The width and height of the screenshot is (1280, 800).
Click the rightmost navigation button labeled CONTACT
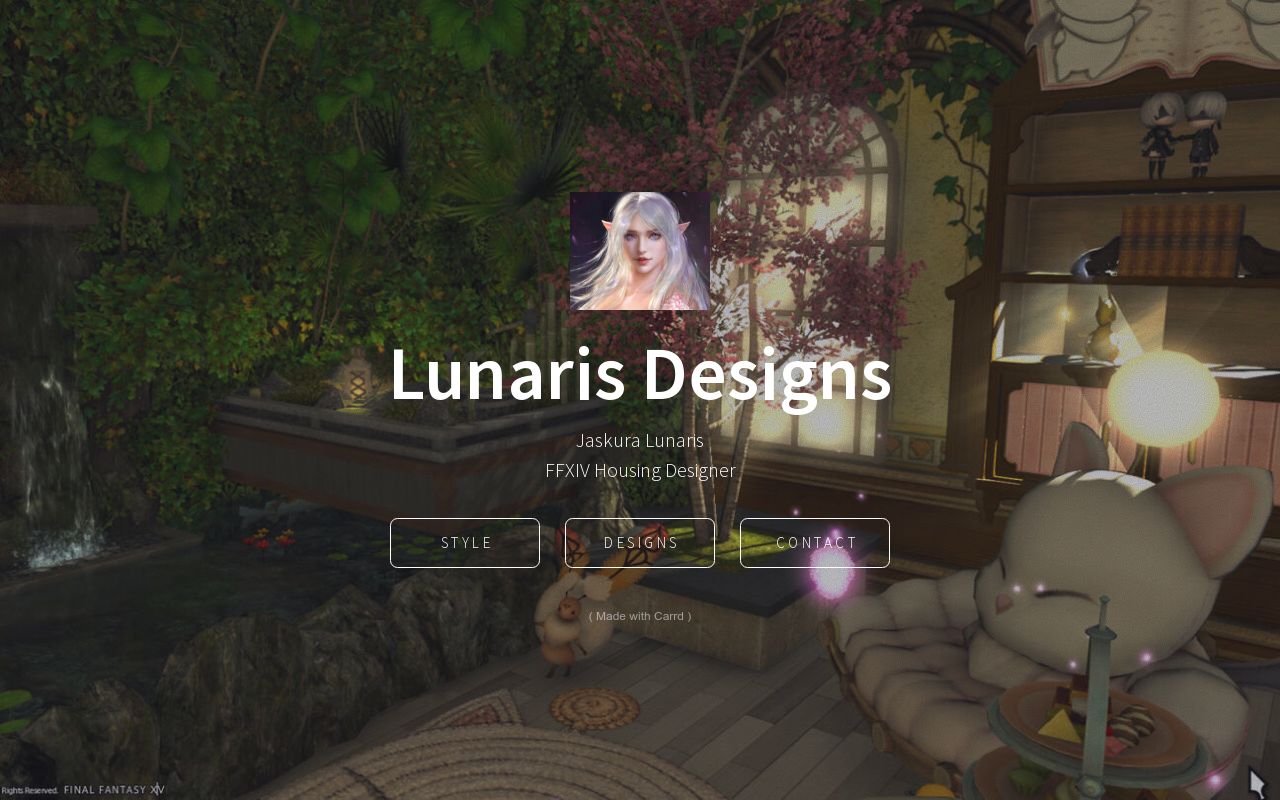tap(814, 543)
